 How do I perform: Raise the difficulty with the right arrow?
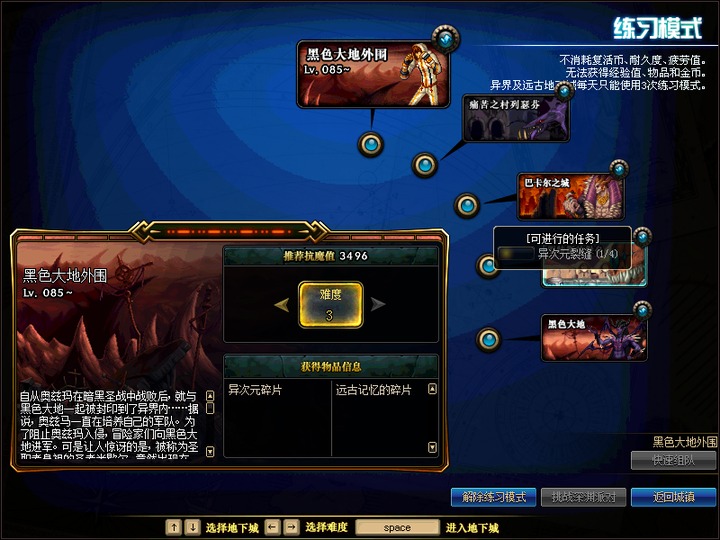pyautogui.click(x=378, y=304)
